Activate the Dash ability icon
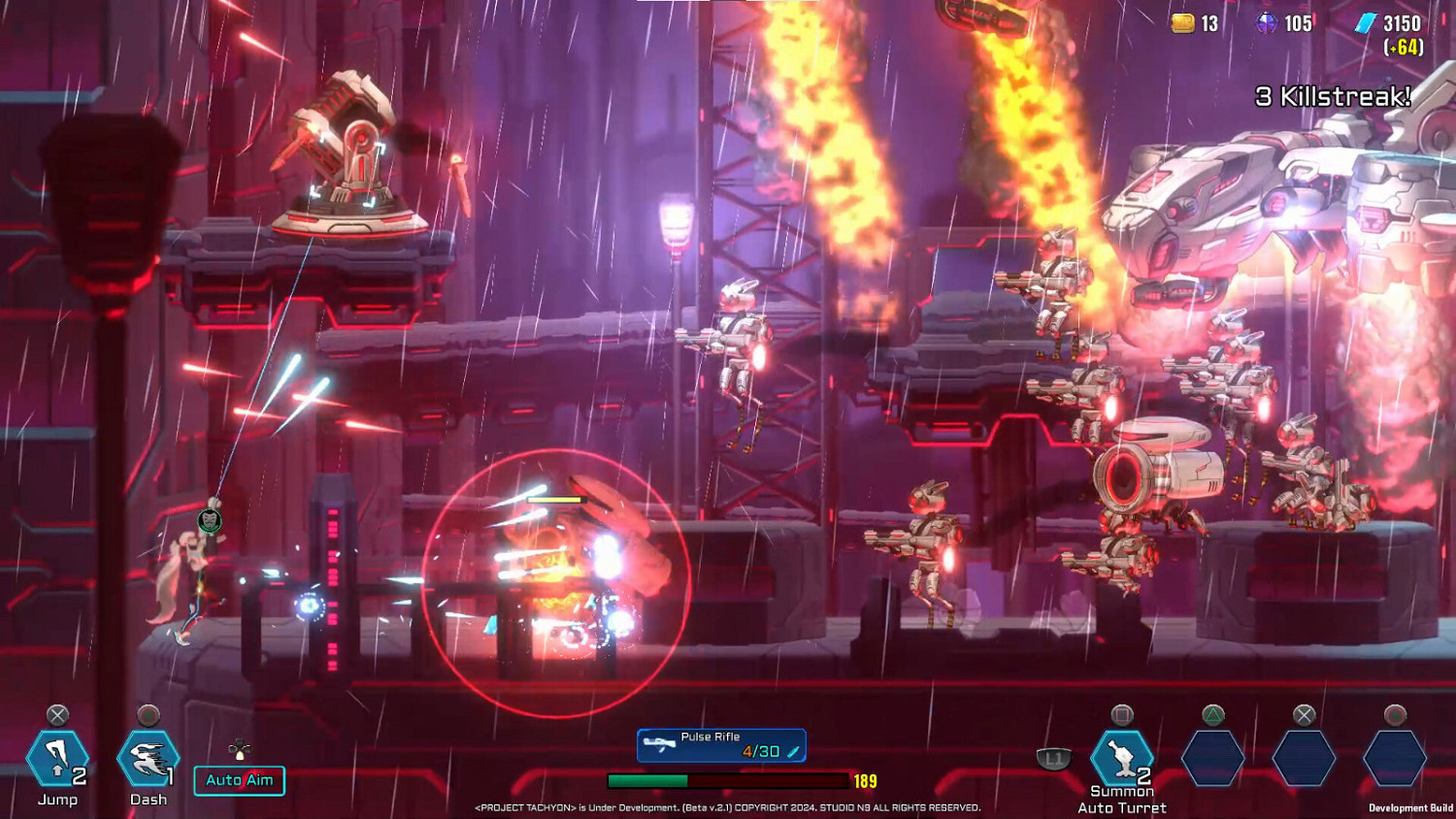Screen dimensions: 1456x819 [146, 758]
